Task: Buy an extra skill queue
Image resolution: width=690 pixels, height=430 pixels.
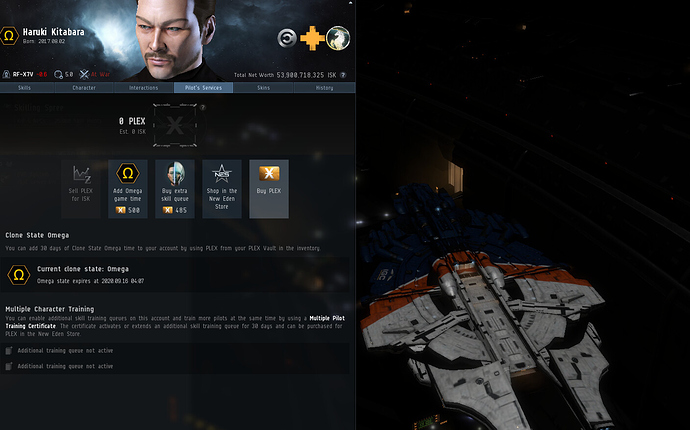Action: (x=175, y=188)
